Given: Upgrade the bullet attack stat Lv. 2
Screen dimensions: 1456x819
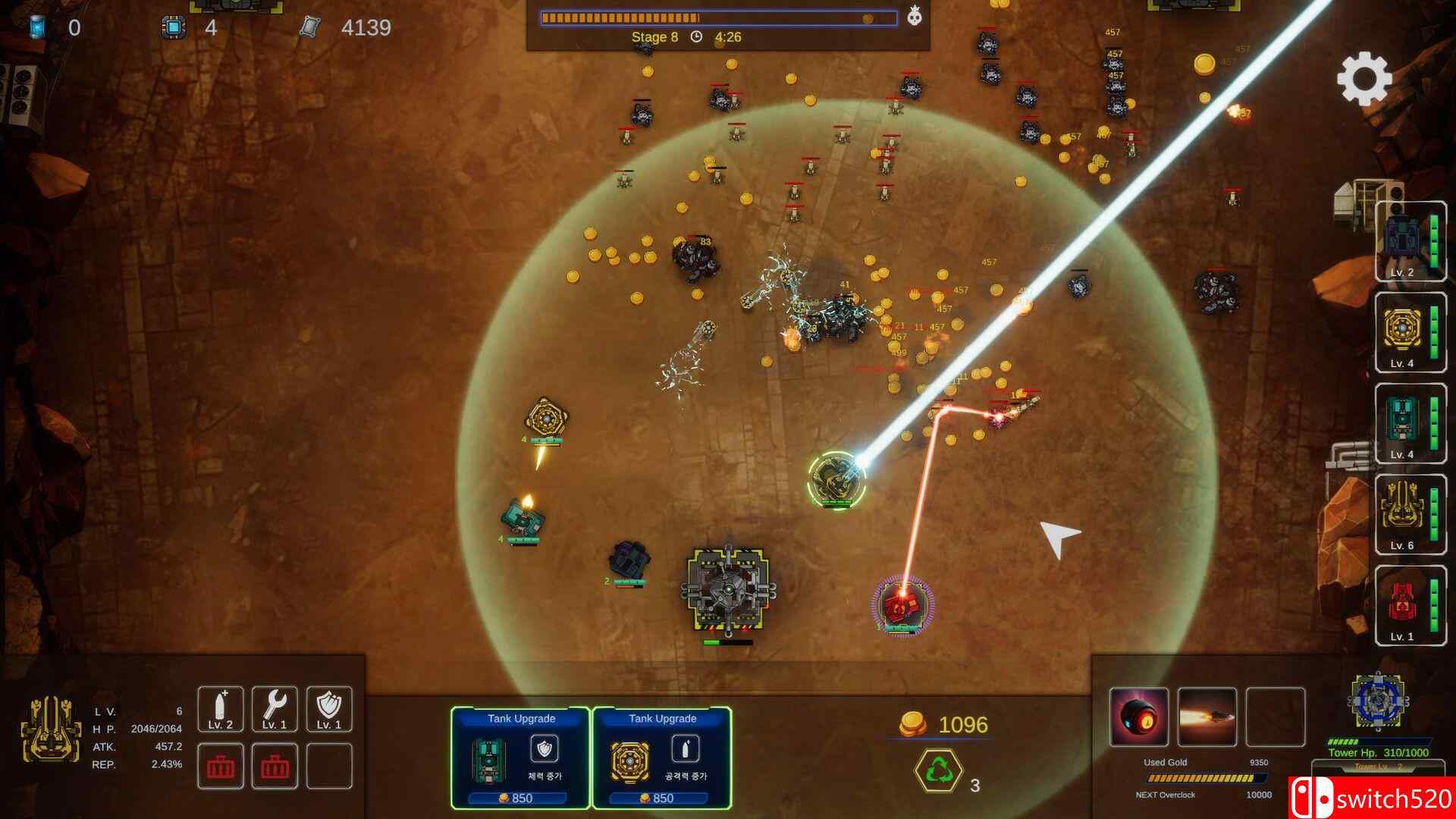Looking at the screenshot, I should [x=221, y=710].
